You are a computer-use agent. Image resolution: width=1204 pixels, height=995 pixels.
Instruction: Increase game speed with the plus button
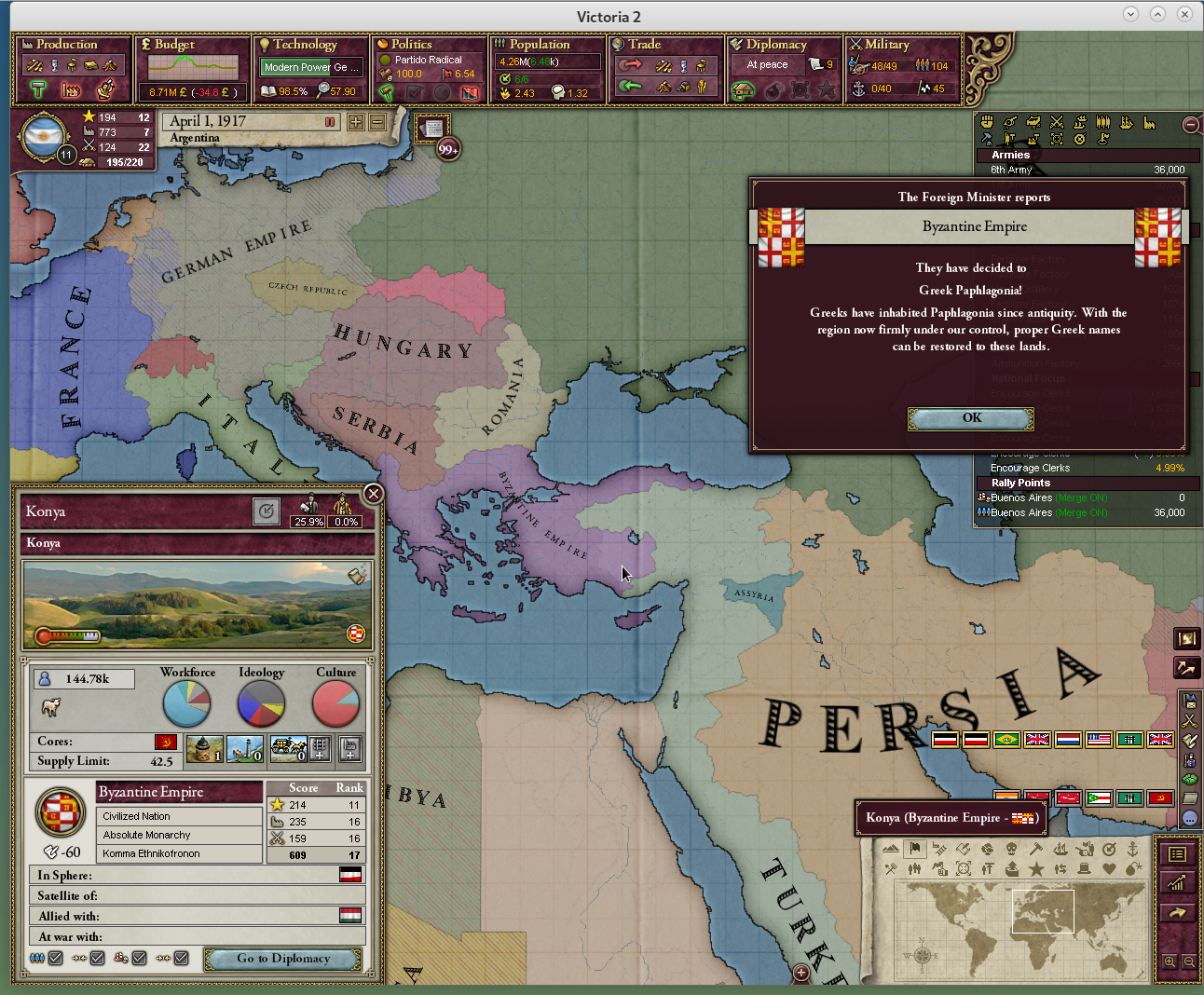(x=356, y=122)
